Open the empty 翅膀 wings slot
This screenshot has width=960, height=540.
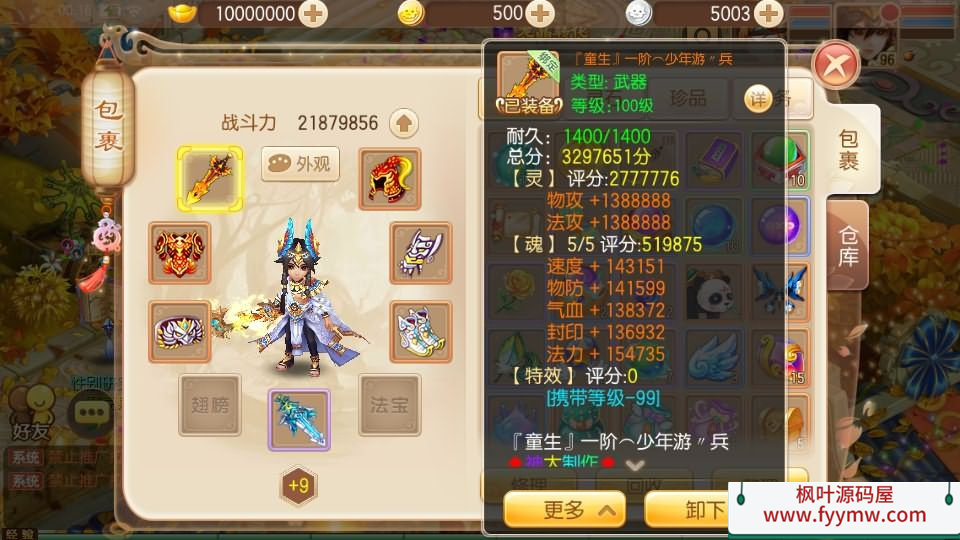[x=210, y=405]
